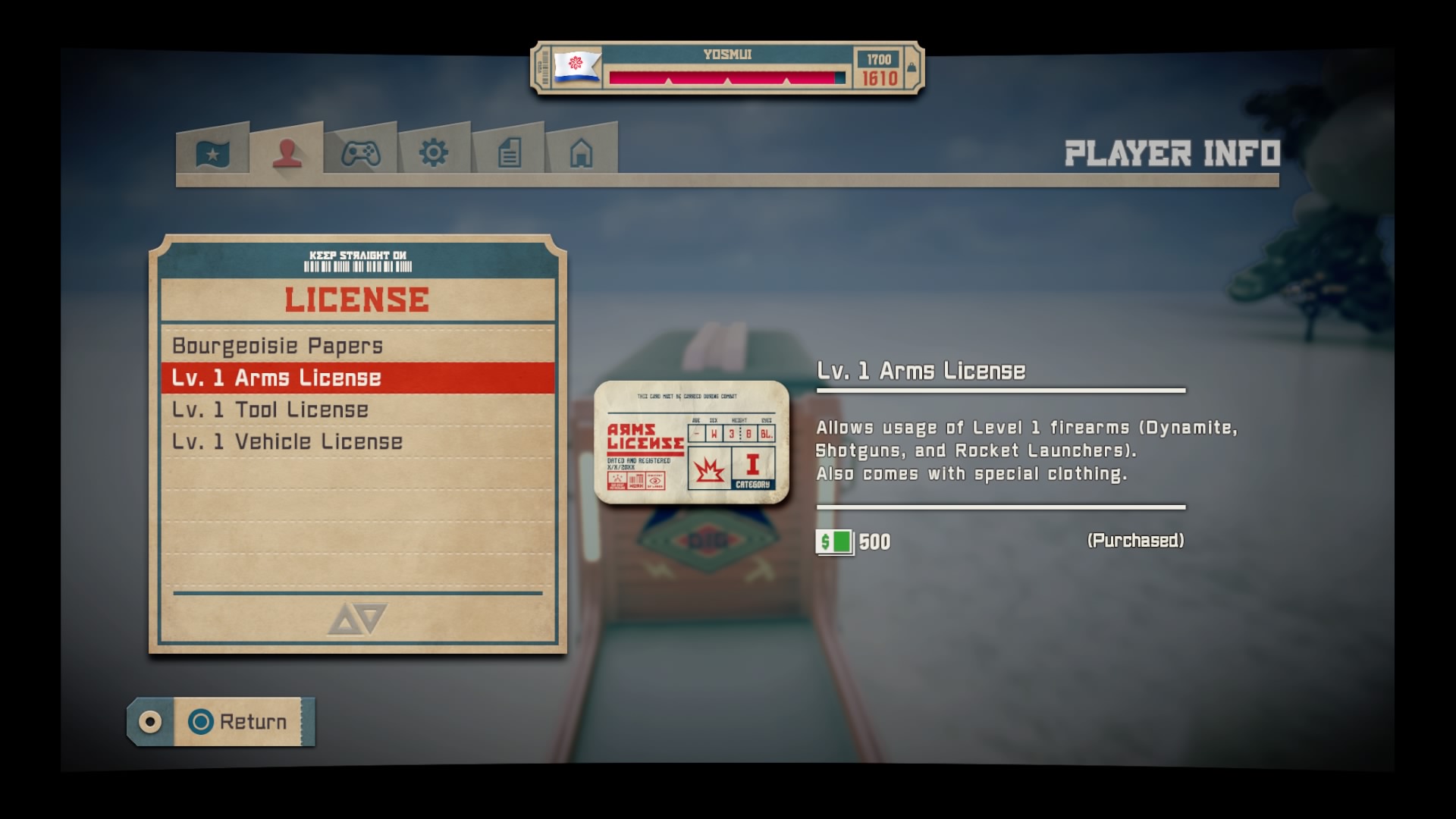Open the house tab icon
The height and width of the screenshot is (819, 1456).
582,153
